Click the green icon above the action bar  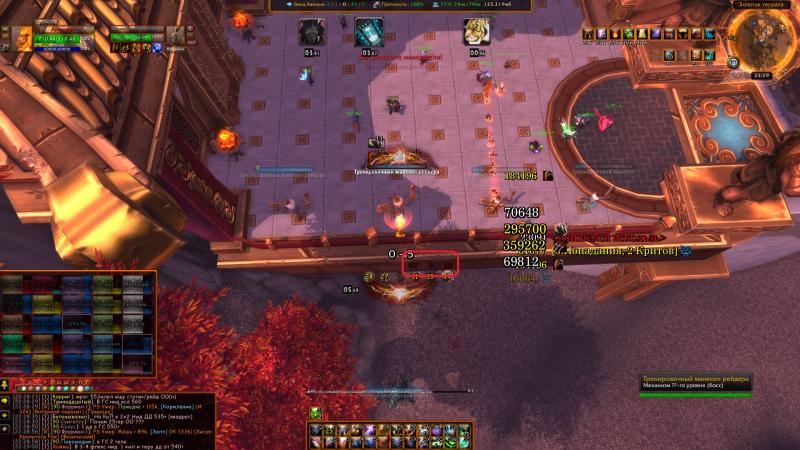pos(315,413)
